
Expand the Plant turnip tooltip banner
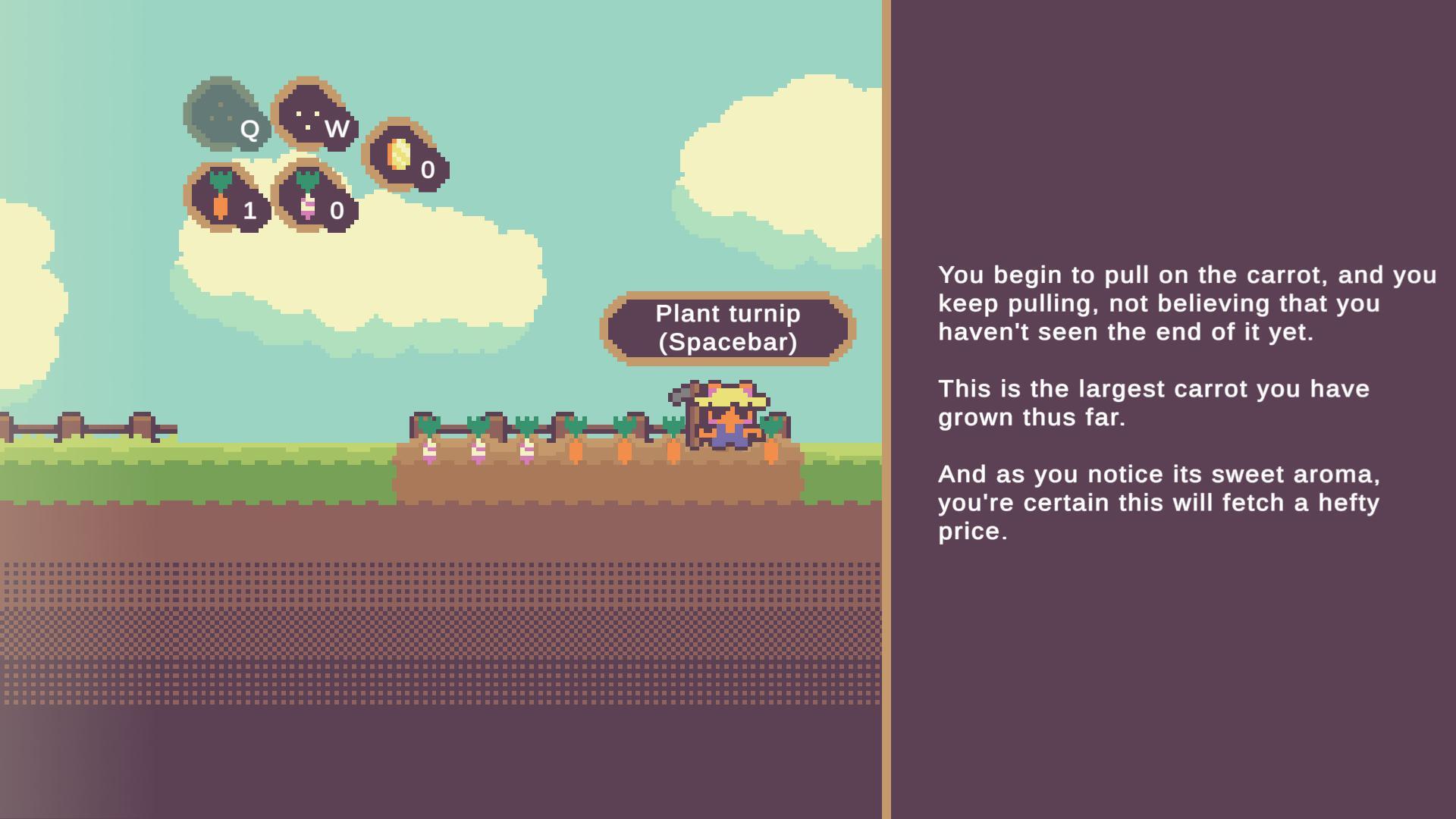pos(726,328)
